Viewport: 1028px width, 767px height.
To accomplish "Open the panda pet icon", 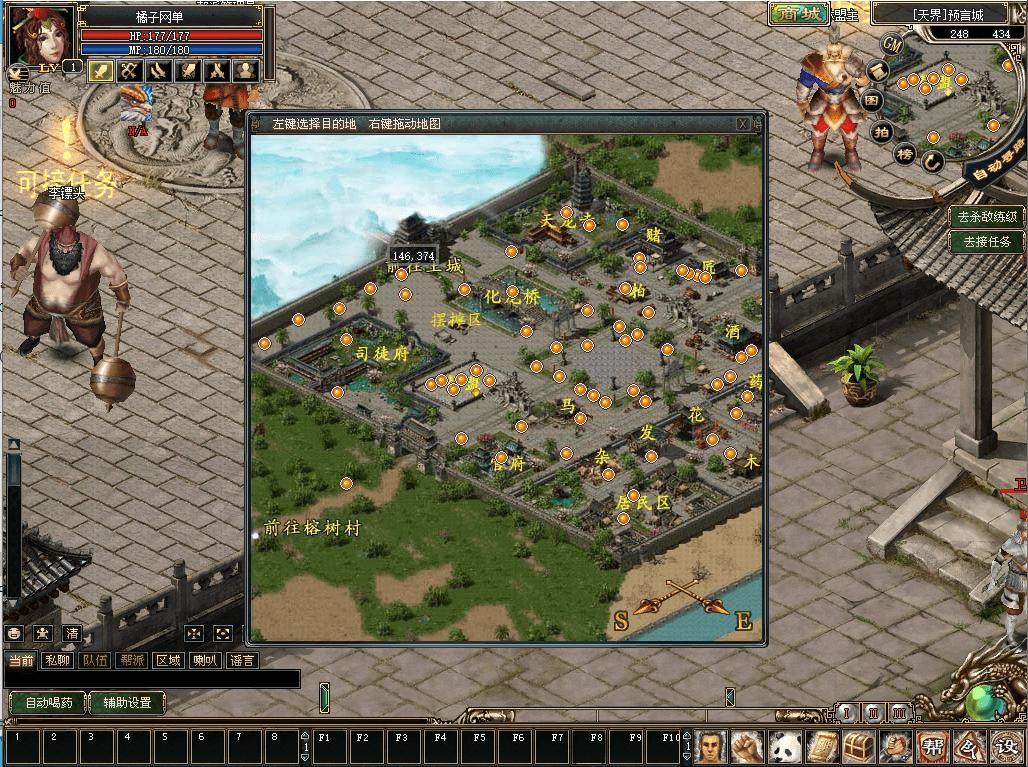I will click(x=785, y=746).
